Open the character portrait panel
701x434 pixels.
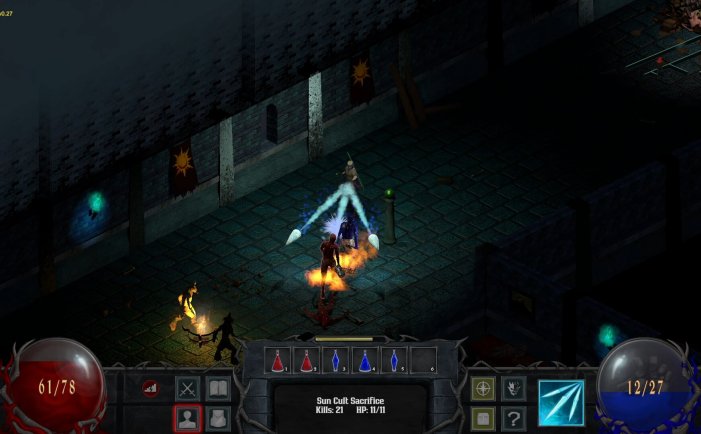click(188, 418)
